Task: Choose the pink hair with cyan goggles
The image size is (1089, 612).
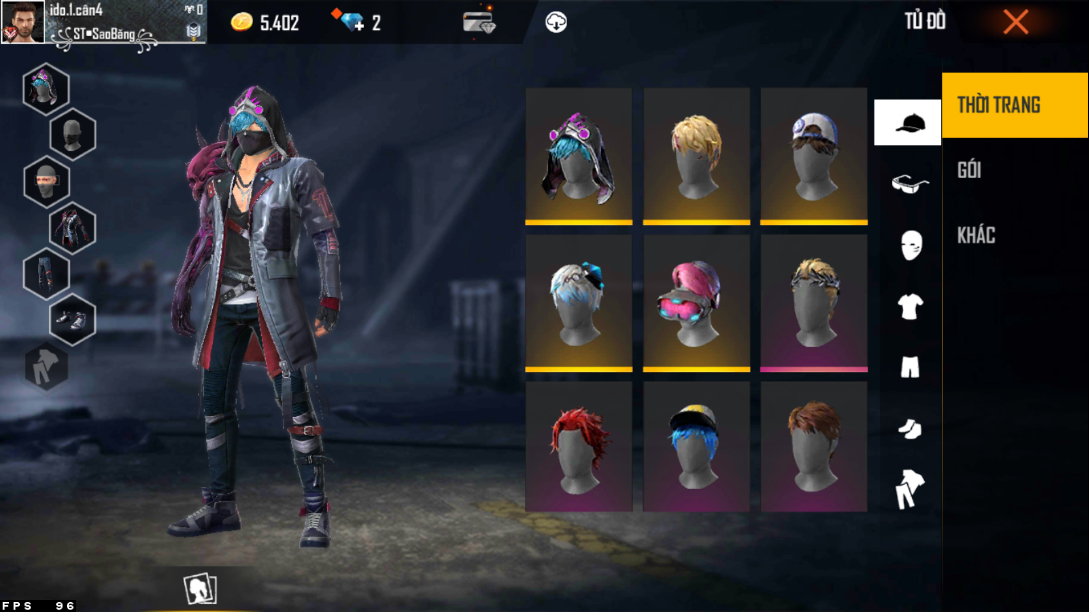Action: tap(696, 302)
